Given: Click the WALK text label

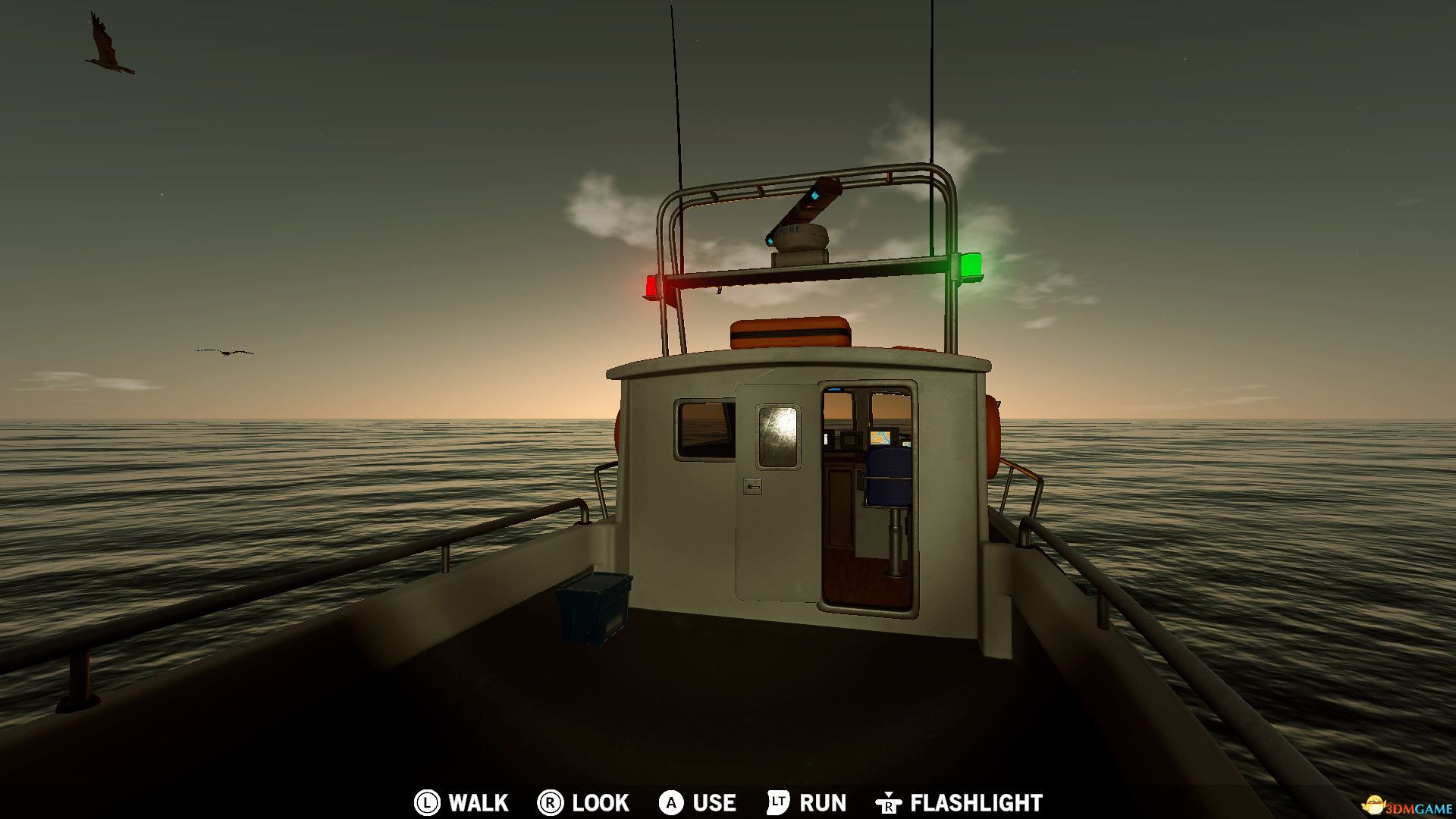Looking at the screenshot, I should coord(478,802).
